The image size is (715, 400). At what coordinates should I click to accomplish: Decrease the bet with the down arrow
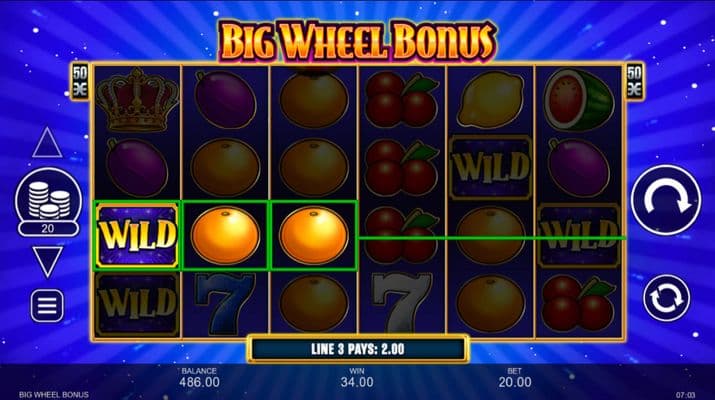47,262
